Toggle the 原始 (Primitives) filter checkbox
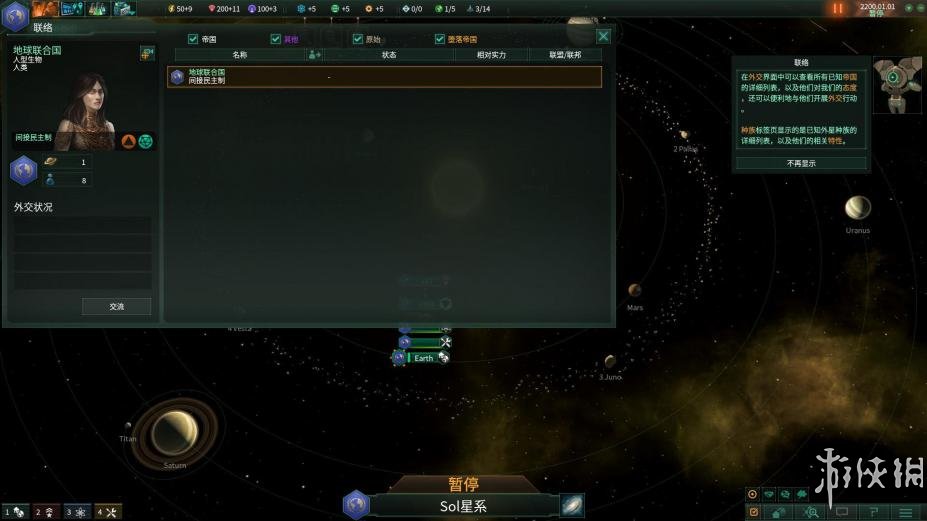Viewport: 927px width, 521px height. [358, 39]
